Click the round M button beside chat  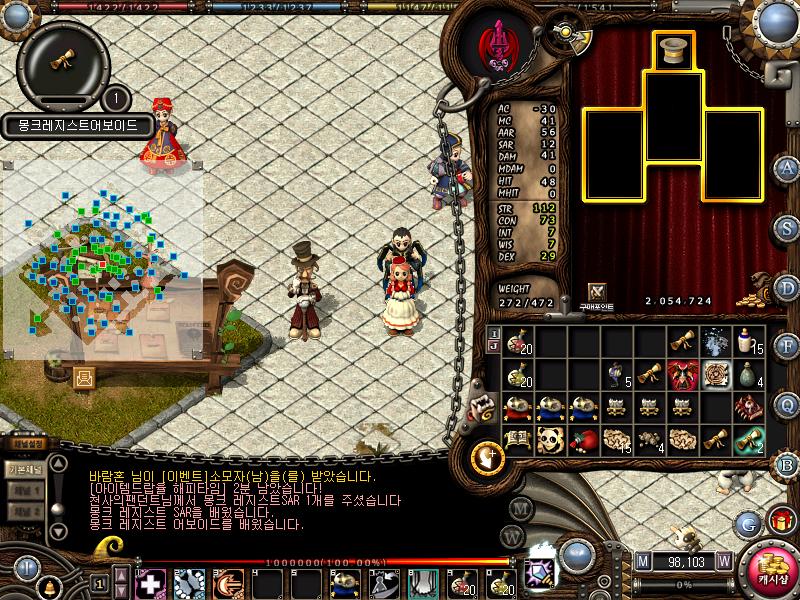518,507
